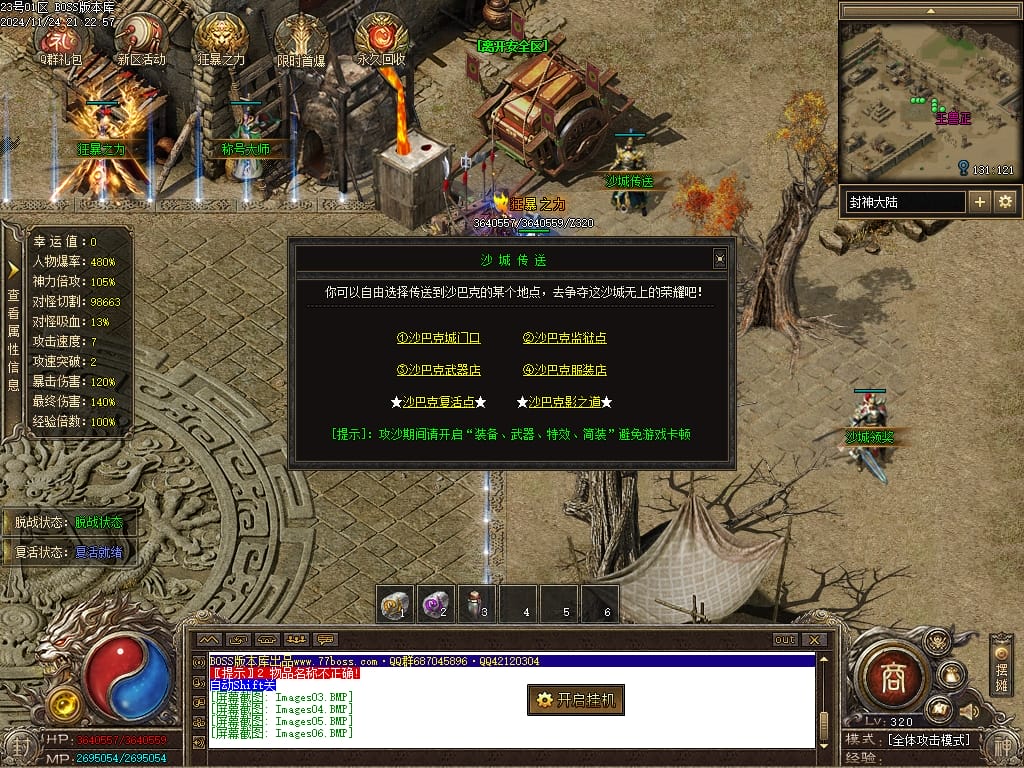Open the 限时首爆 icon

pyautogui.click(x=301, y=40)
